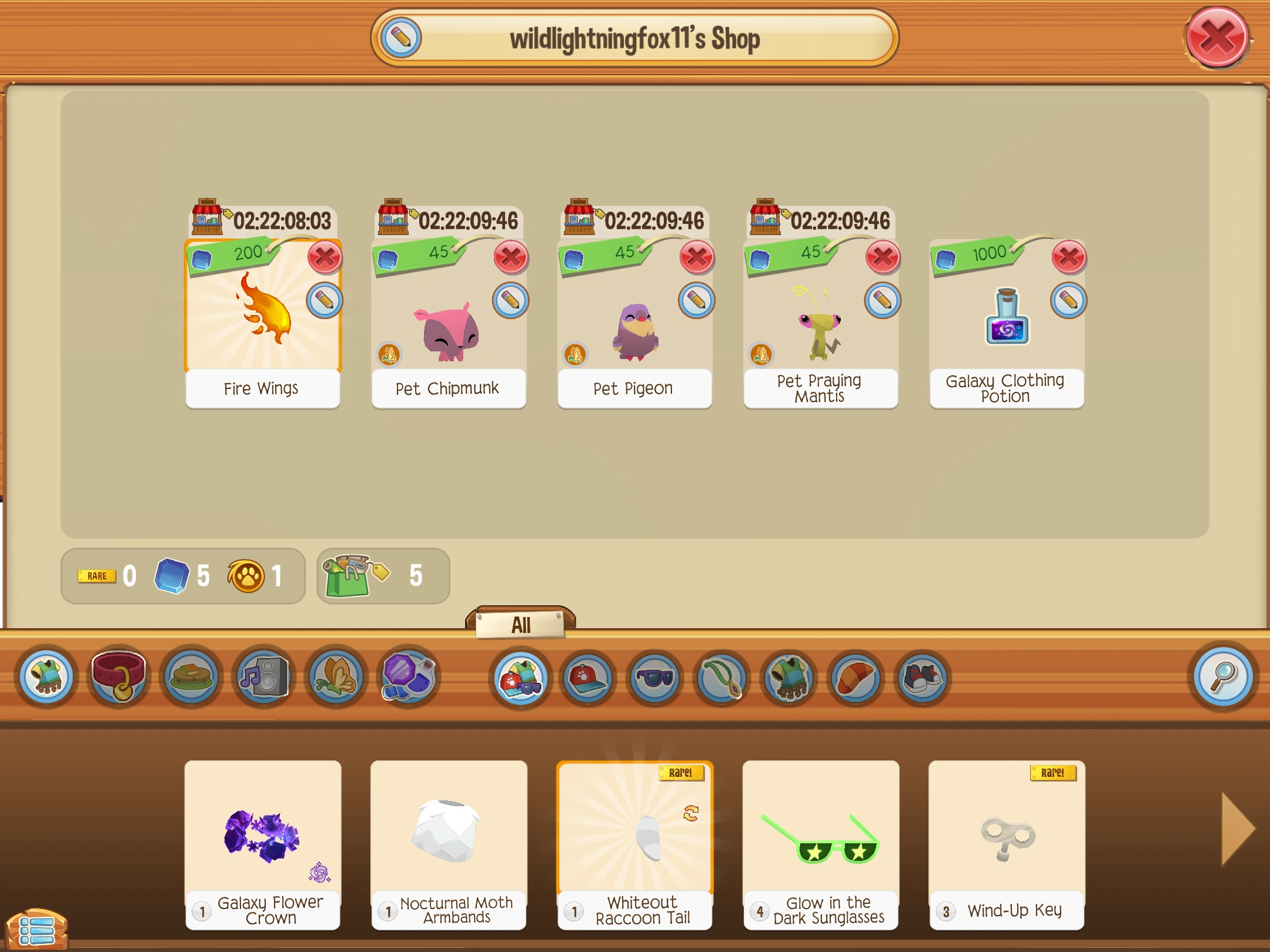Edit the Galaxy Clothing Potion listing
The height and width of the screenshot is (952, 1270).
tap(1070, 300)
